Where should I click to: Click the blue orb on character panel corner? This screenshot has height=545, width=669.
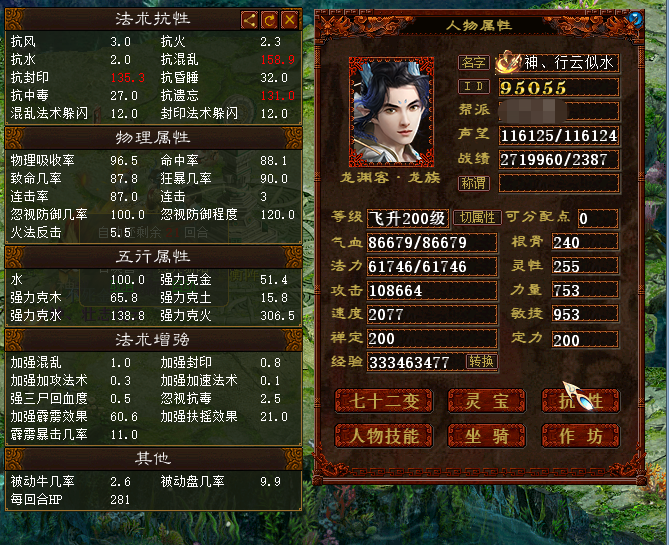coord(634,19)
